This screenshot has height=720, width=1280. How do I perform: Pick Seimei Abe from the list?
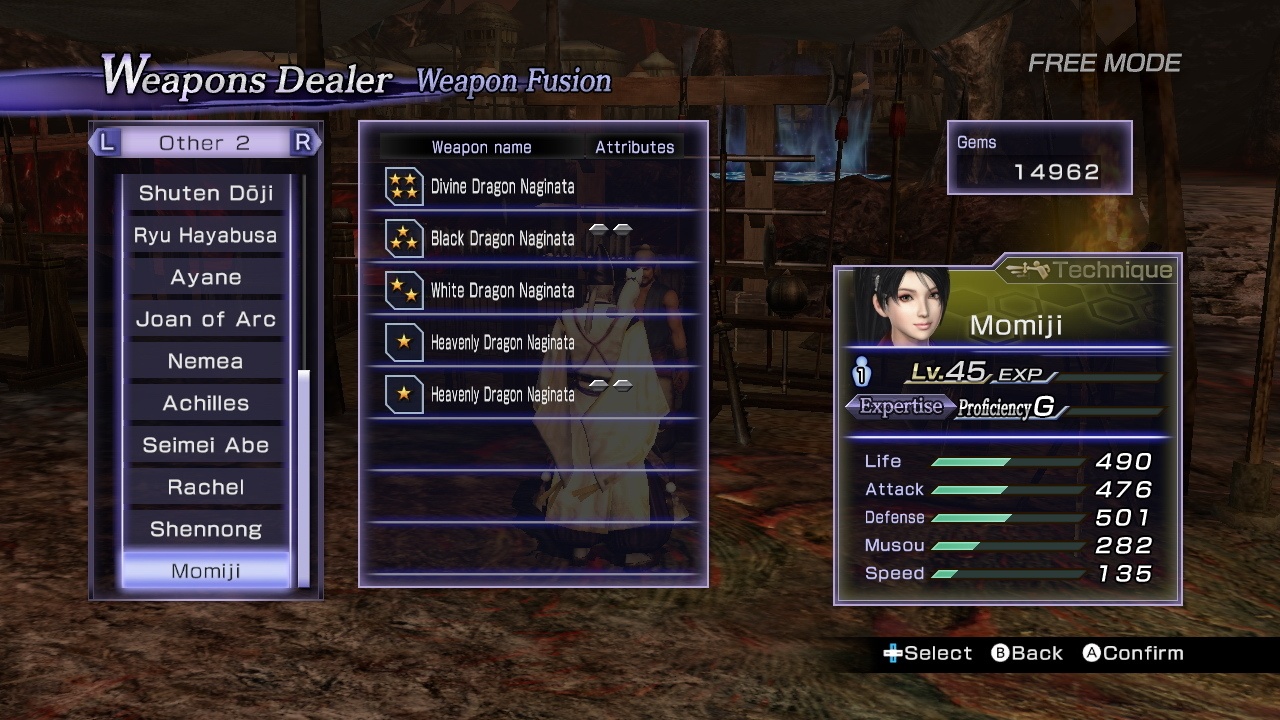click(206, 445)
